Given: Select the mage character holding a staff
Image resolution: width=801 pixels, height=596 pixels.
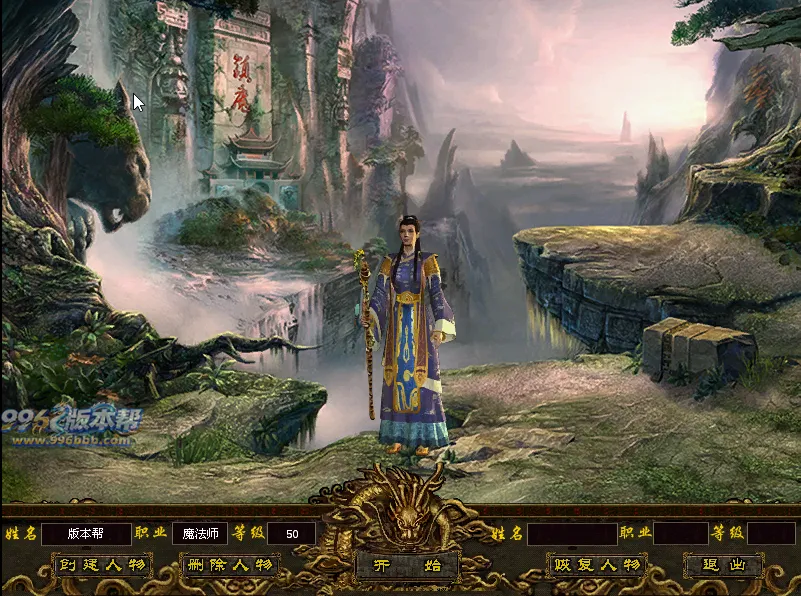Looking at the screenshot, I should pyautogui.click(x=412, y=340).
